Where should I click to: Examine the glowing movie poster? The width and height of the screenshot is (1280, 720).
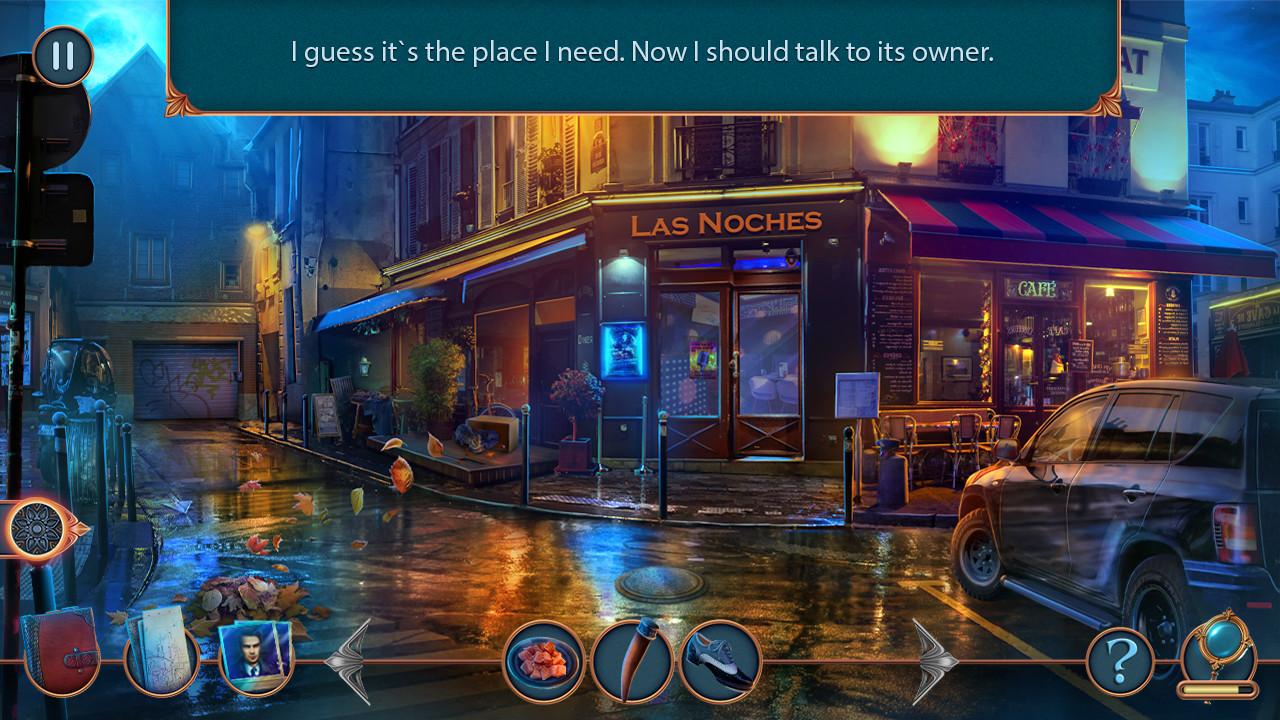(x=623, y=350)
